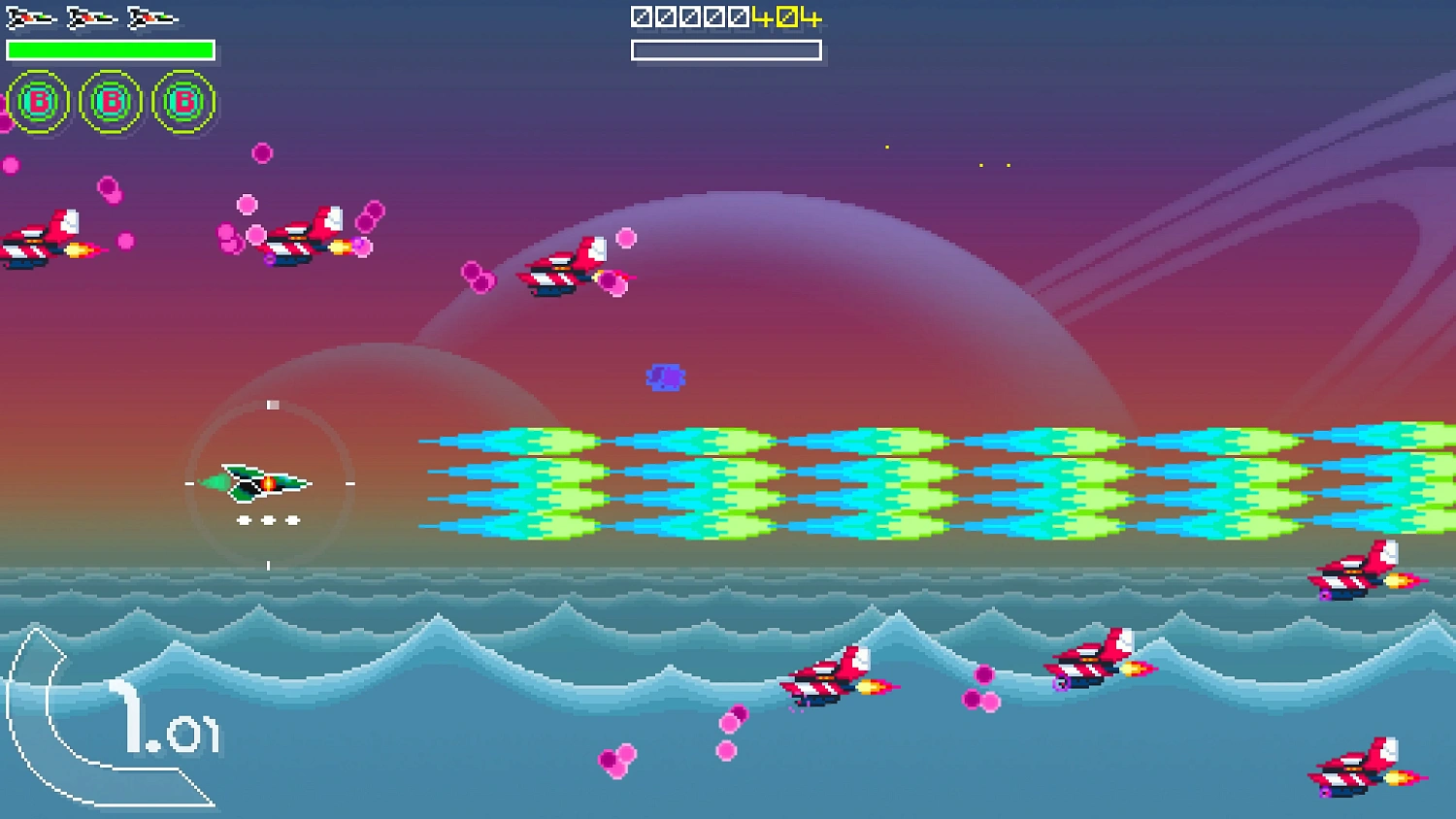The width and height of the screenshot is (1456, 819).
Task: Open the empty boss health bar
Action: click(726, 48)
